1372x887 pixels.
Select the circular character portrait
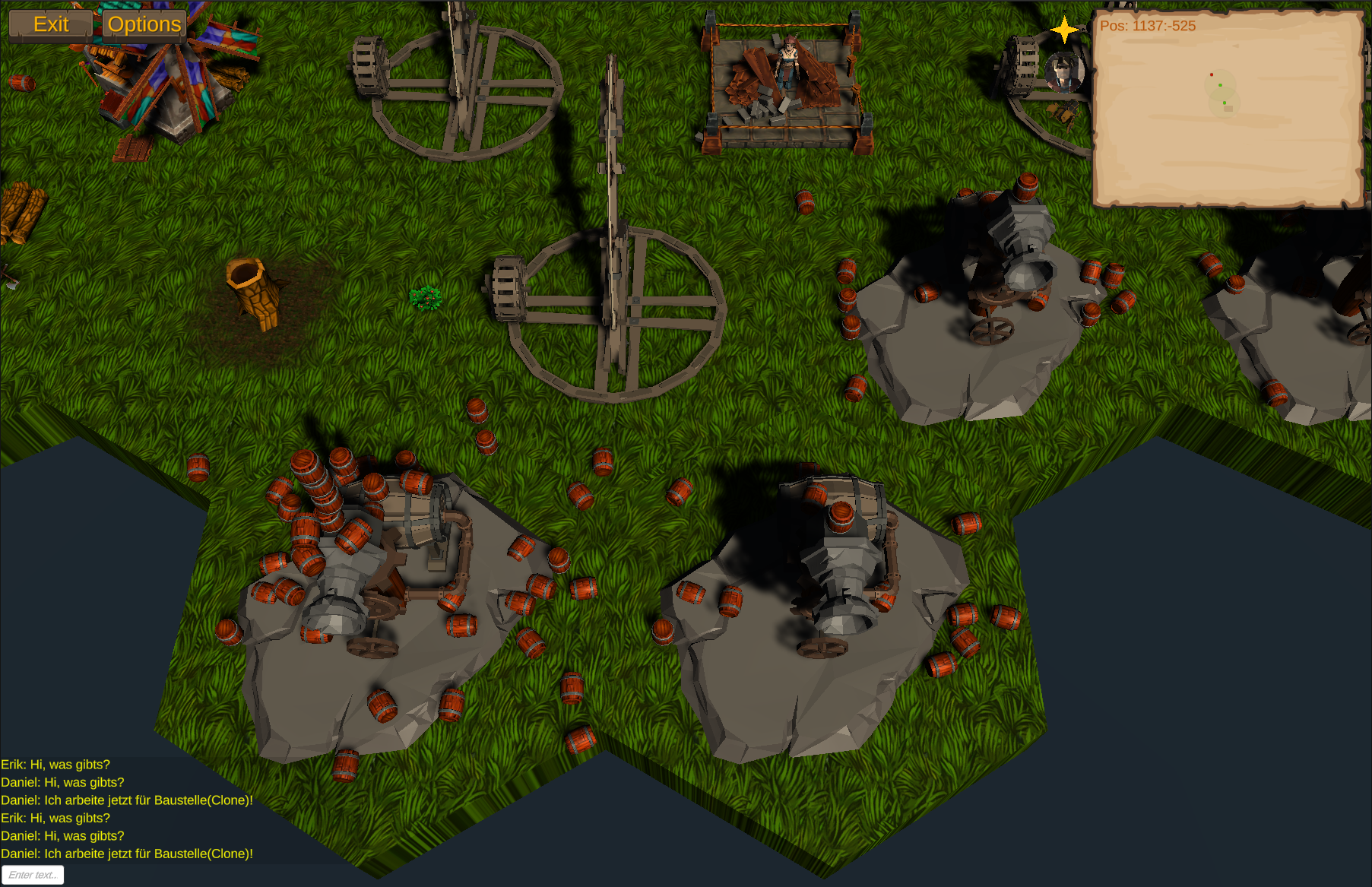[1063, 72]
